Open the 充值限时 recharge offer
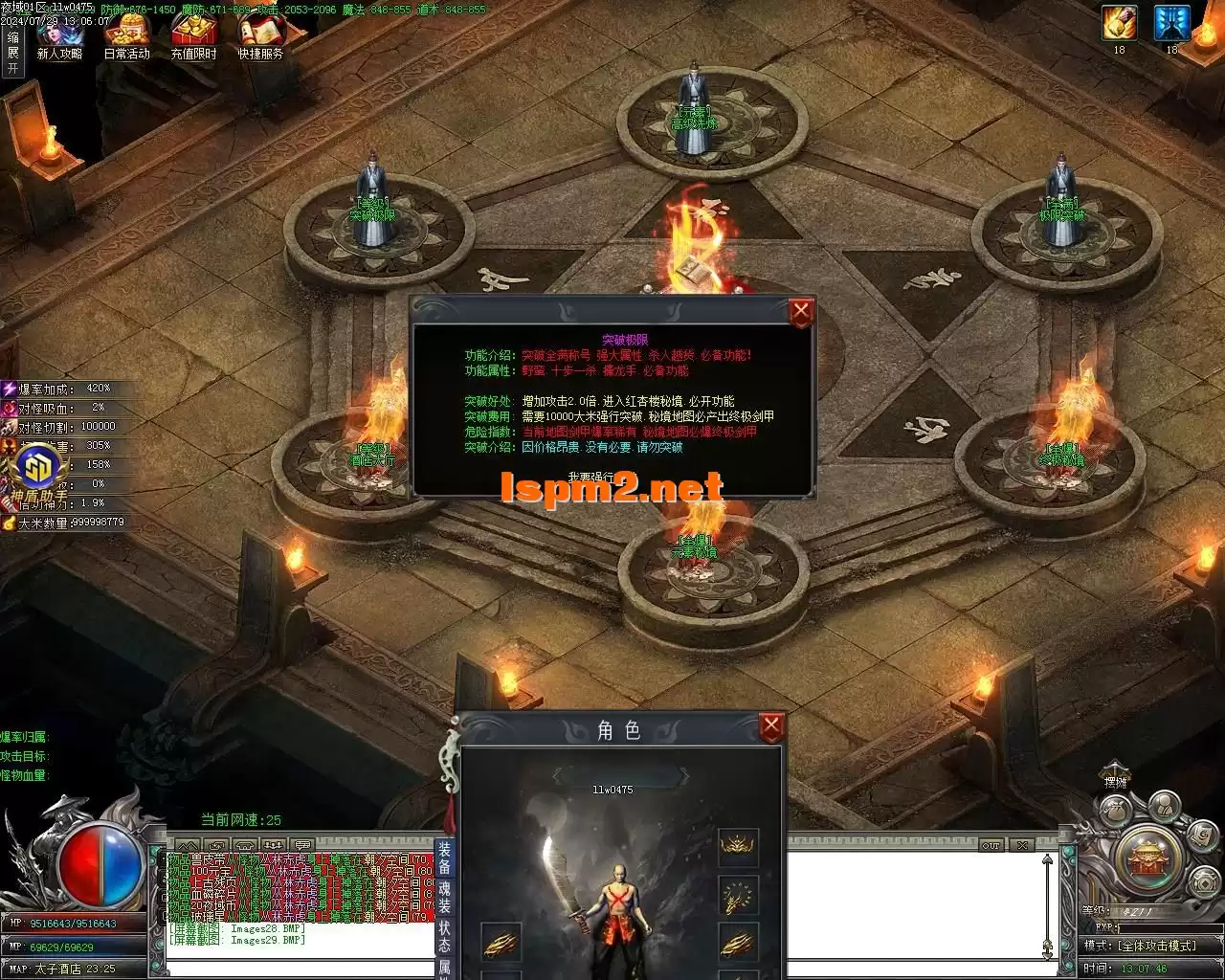This screenshot has width=1225, height=980. (193, 36)
